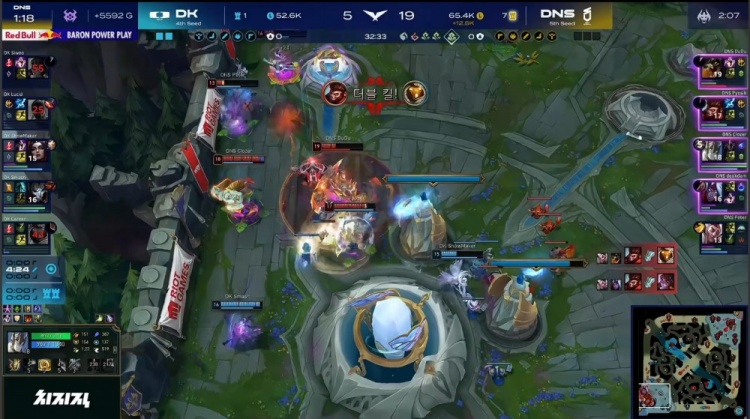Click the DK team logo on scoreboard

point(157,15)
